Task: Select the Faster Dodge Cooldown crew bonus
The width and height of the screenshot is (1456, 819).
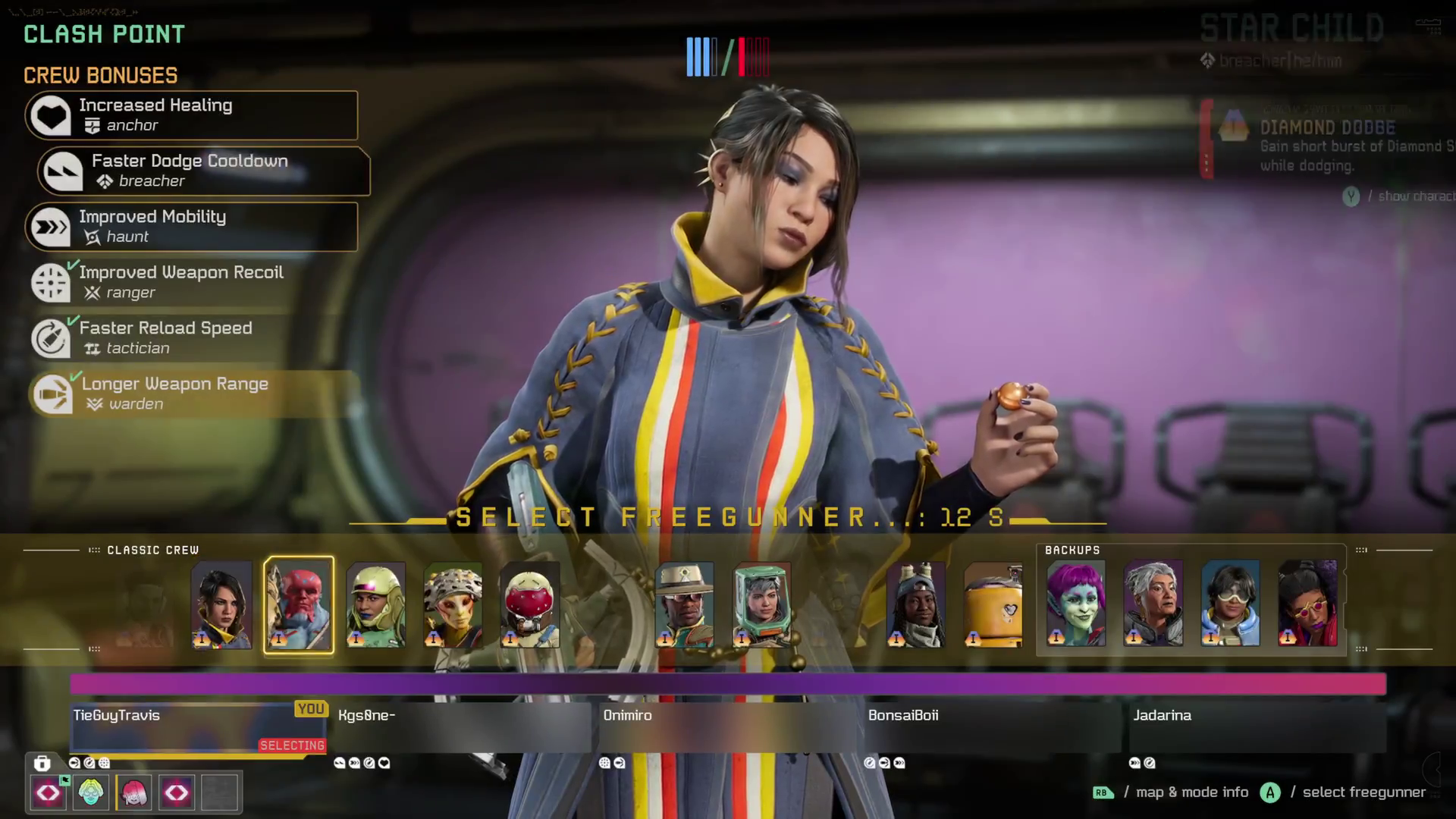Action: pos(203,171)
